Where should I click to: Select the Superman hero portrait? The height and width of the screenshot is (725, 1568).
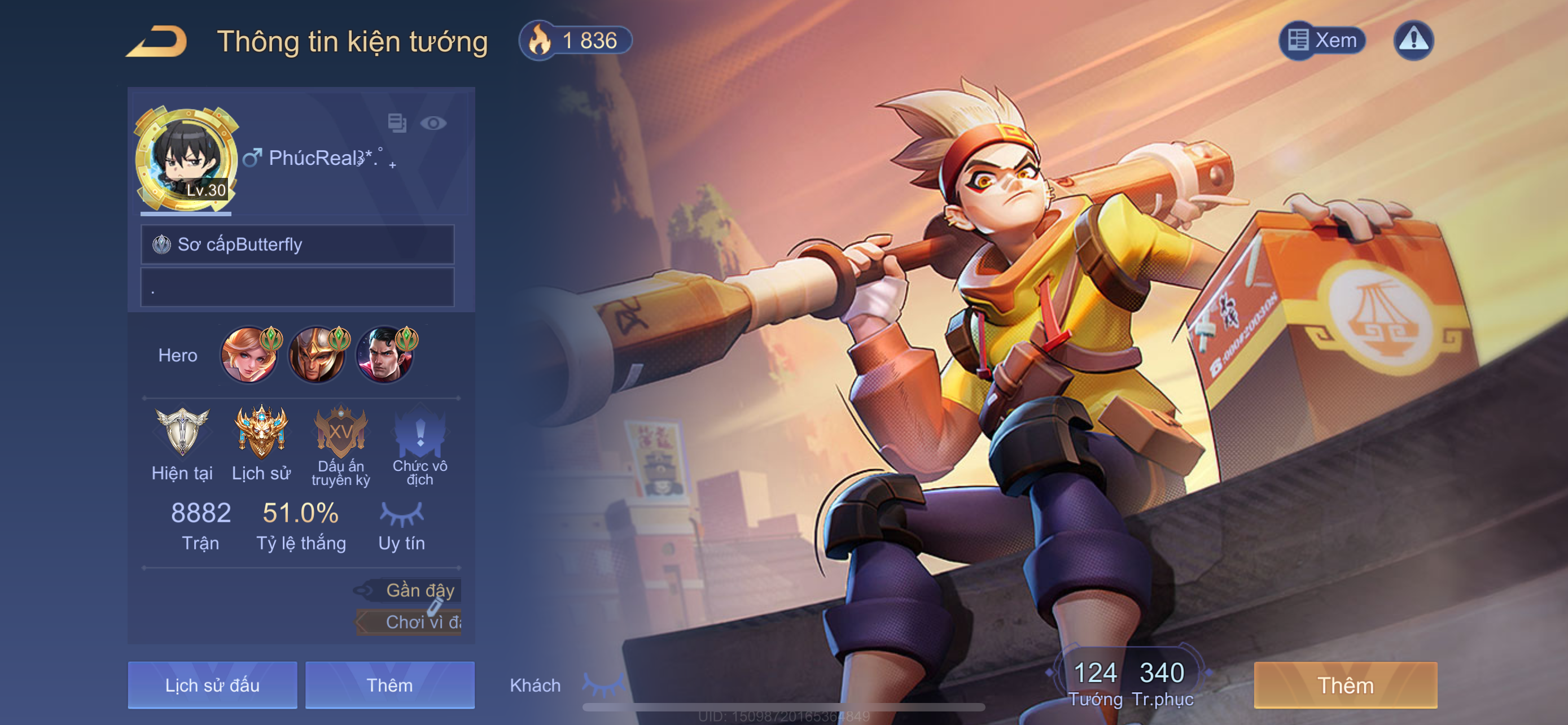(x=385, y=356)
